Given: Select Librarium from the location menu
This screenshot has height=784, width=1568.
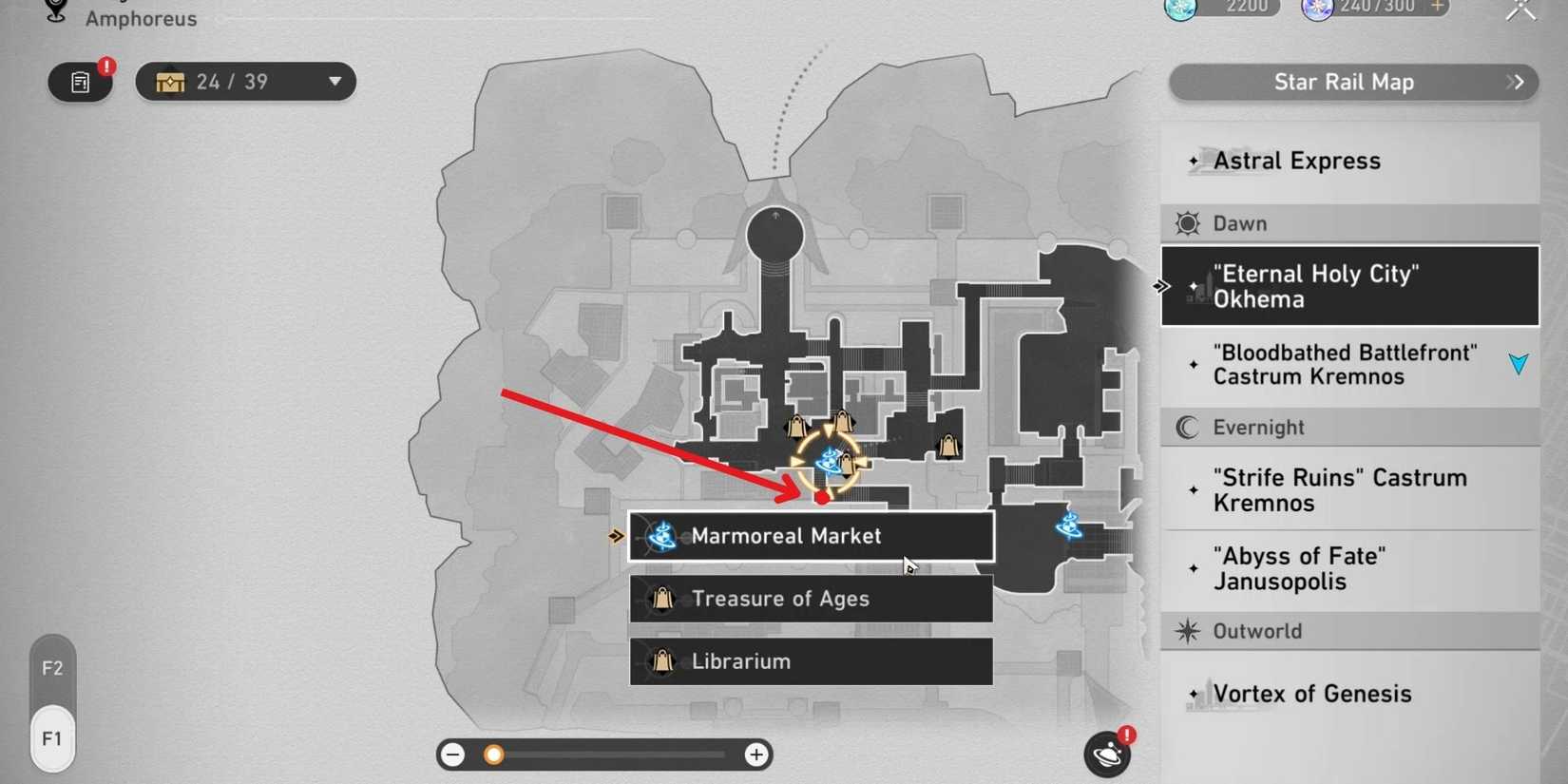Looking at the screenshot, I should point(809,661).
